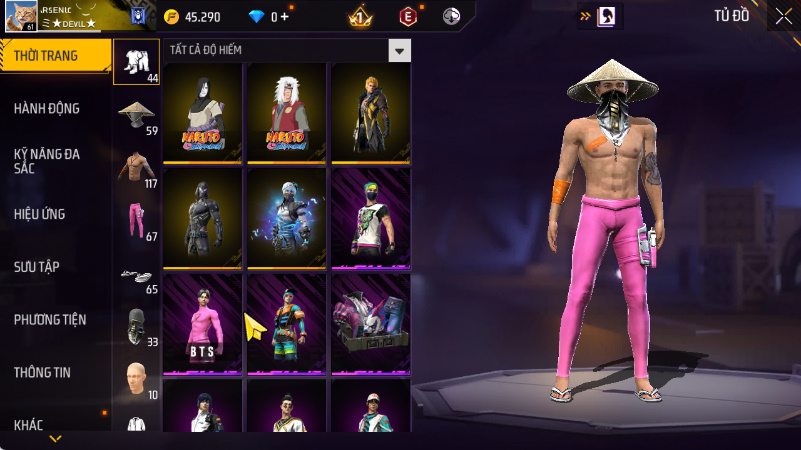Open the face mask category
The image size is (801, 450).
tap(137, 327)
